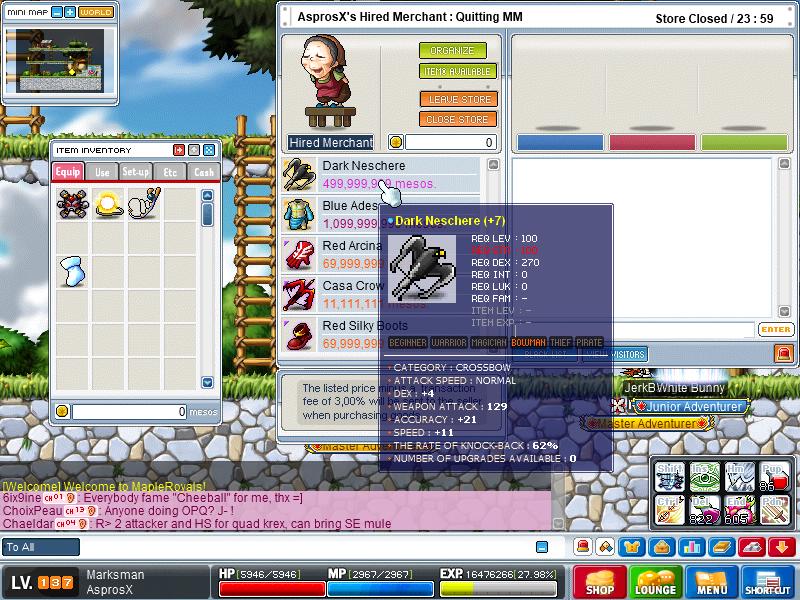Switch to the Cash inventory tab
This screenshot has height=600, width=800.
(203, 172)
